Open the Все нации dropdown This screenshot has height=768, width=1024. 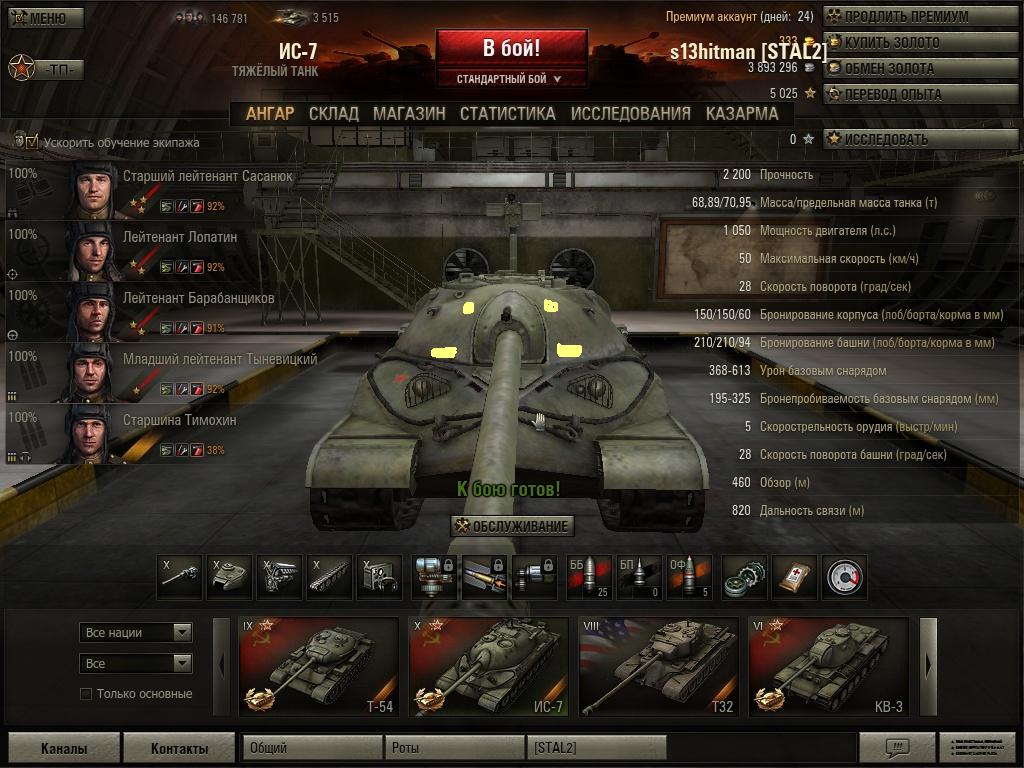[x=136, y=632]
